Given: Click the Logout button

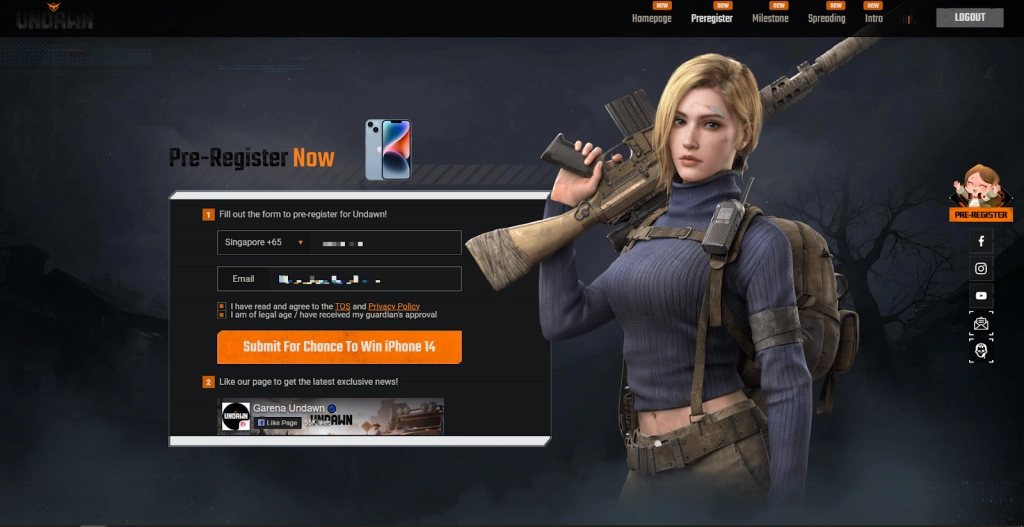Looking at the screenshot, I should (x=969, y=17).
